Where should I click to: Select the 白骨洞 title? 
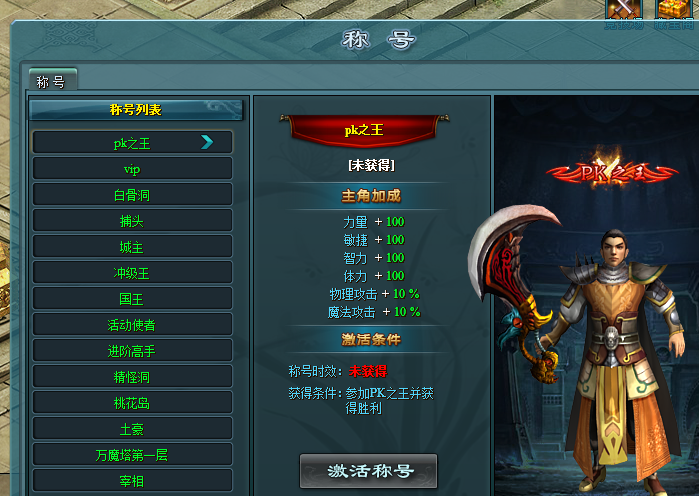[132, 195]
